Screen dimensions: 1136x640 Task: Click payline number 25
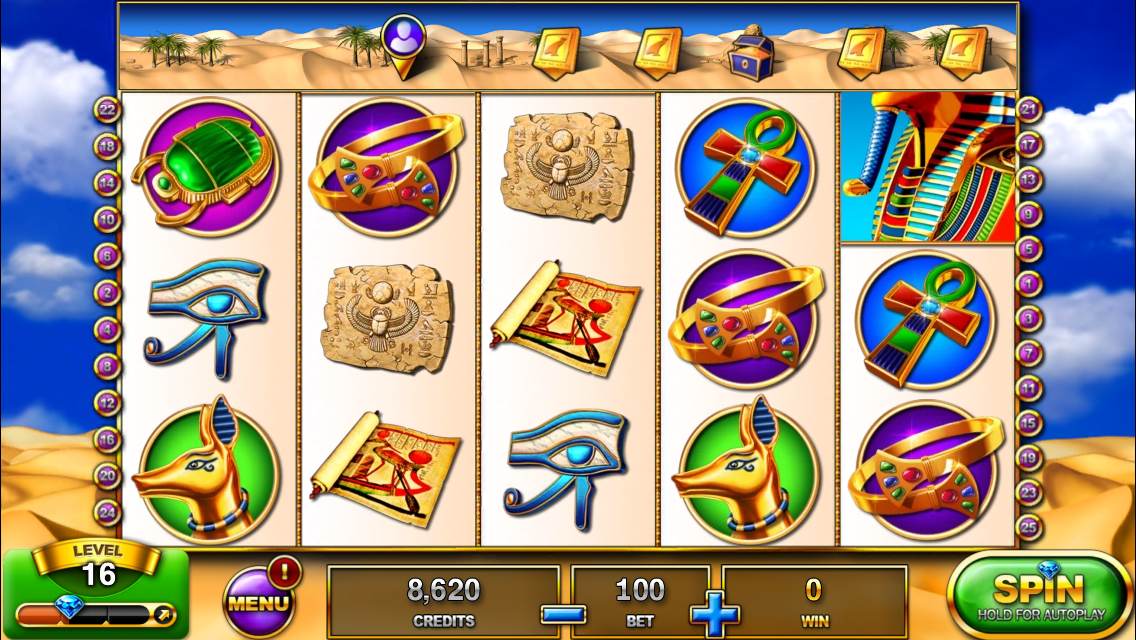1030,526
